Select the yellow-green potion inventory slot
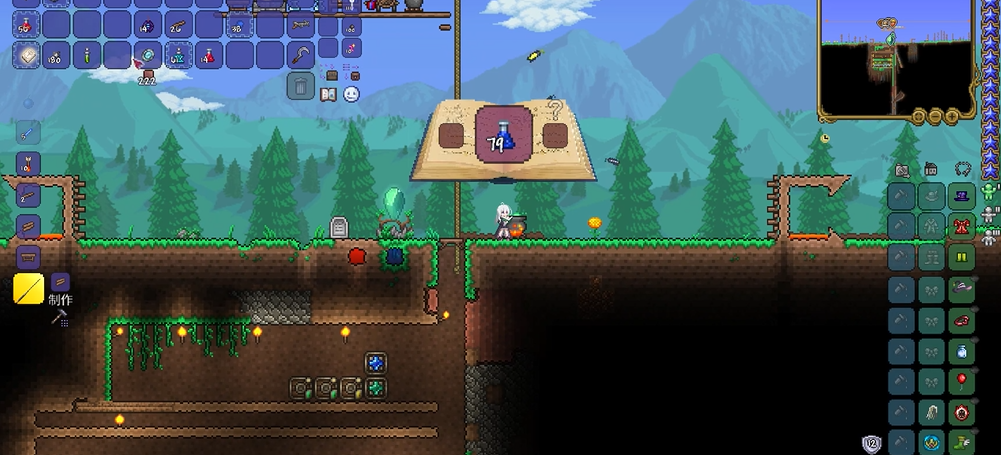Screen dimensions: 1001x455 coord(88,54)
